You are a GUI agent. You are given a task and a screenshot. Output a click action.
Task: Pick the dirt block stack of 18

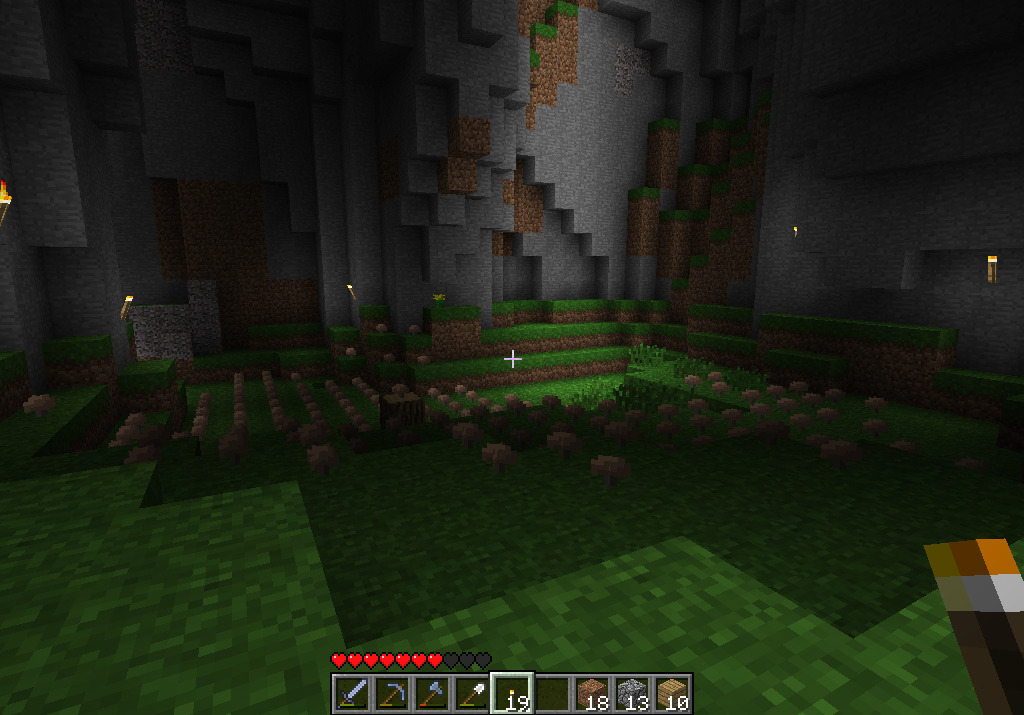point(592,693)
